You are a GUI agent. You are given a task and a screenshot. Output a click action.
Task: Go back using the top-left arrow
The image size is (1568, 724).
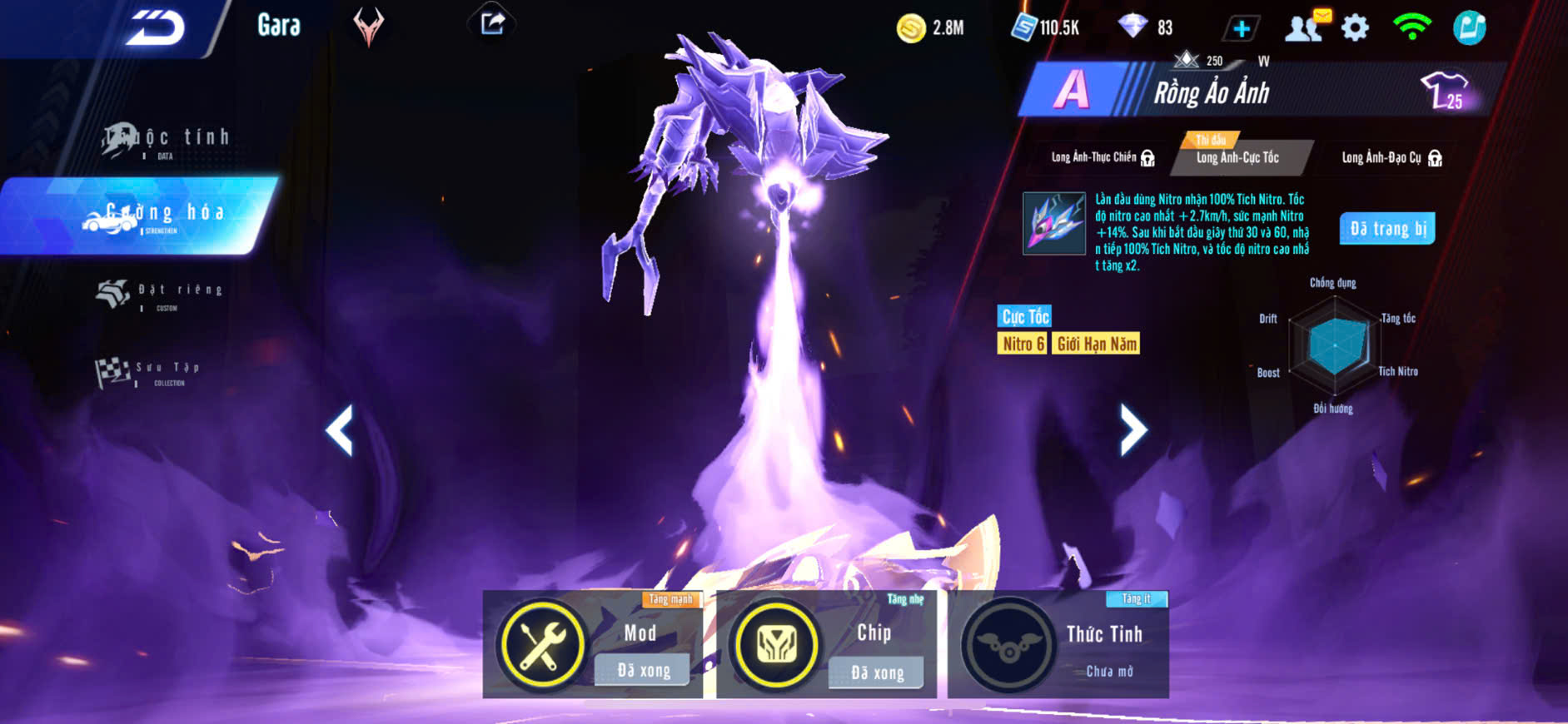tap(155, 28)
